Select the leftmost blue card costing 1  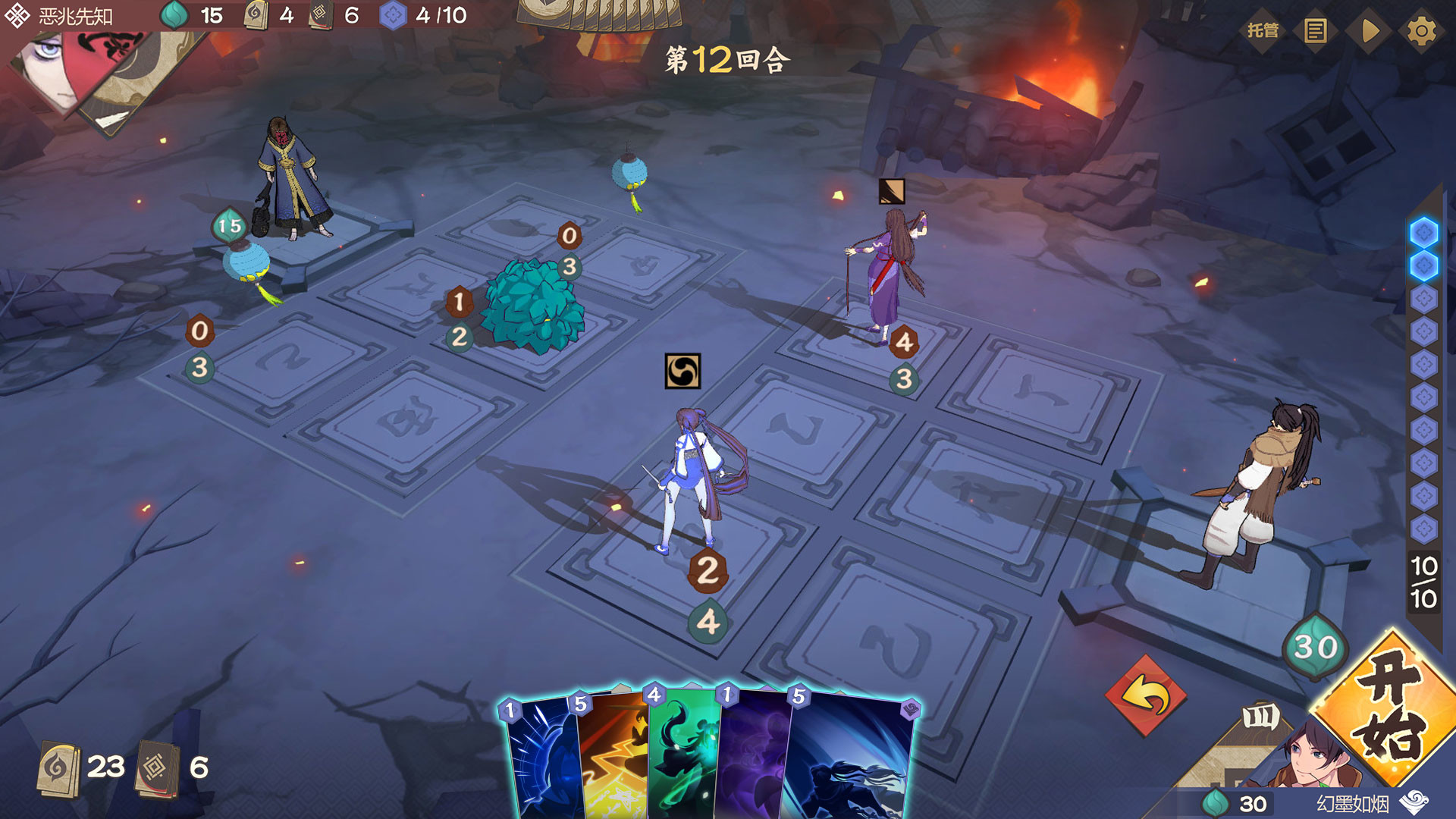[540, 758]
